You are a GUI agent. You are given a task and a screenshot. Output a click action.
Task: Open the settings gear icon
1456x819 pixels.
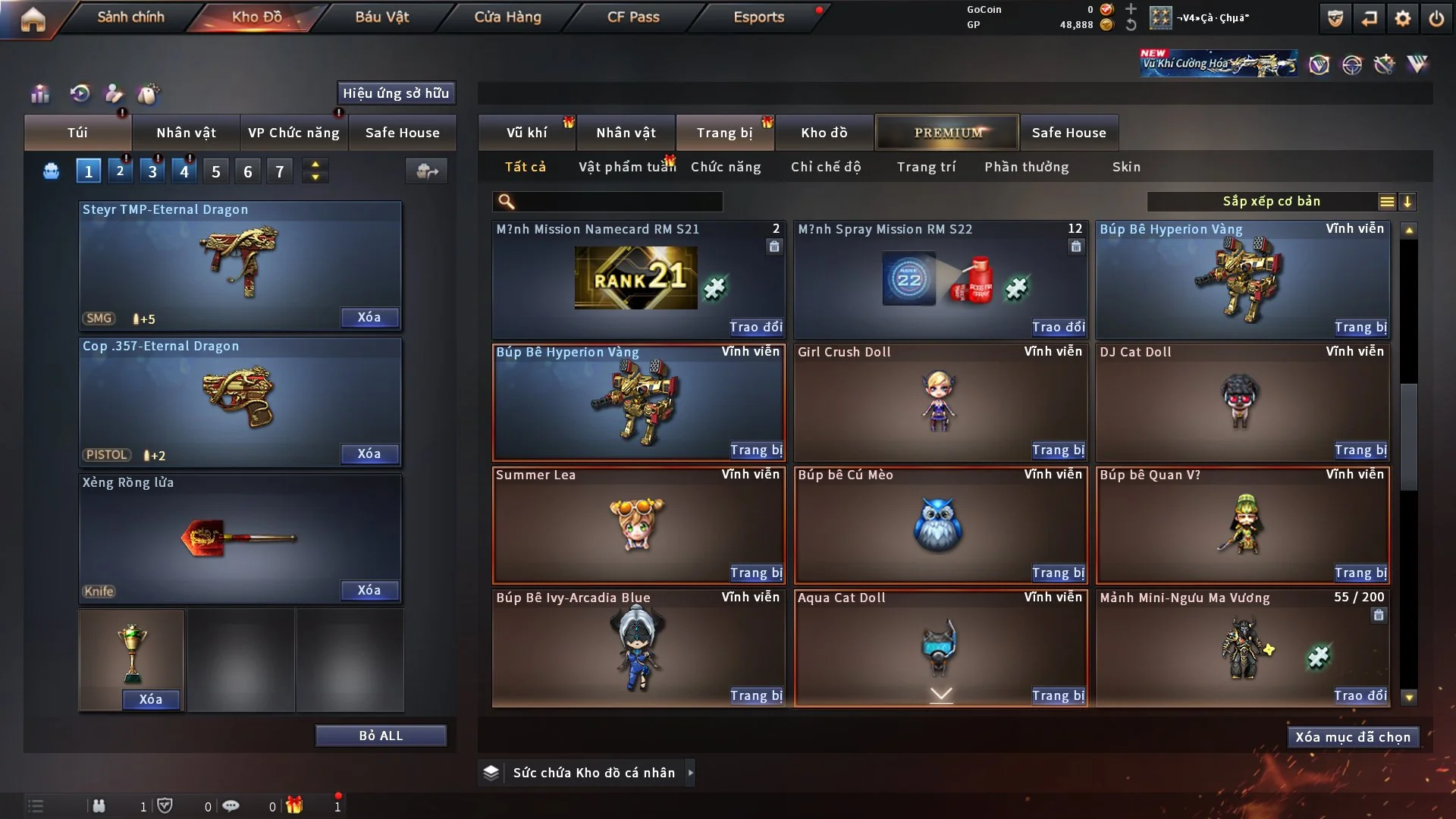pyautogui.click(x=1403, y=18)
